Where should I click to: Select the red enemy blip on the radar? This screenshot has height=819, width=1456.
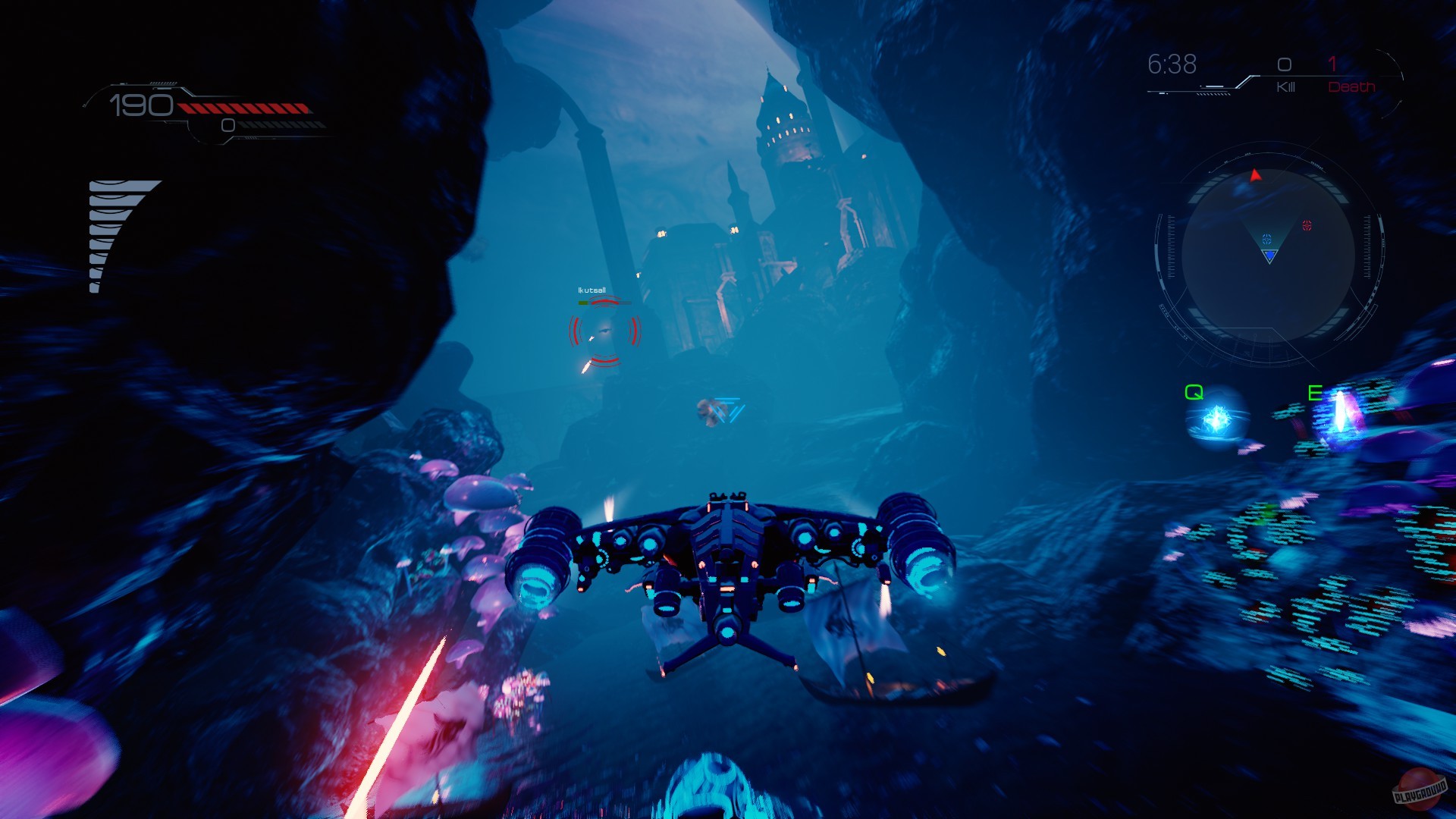[x=1308, y=225]
